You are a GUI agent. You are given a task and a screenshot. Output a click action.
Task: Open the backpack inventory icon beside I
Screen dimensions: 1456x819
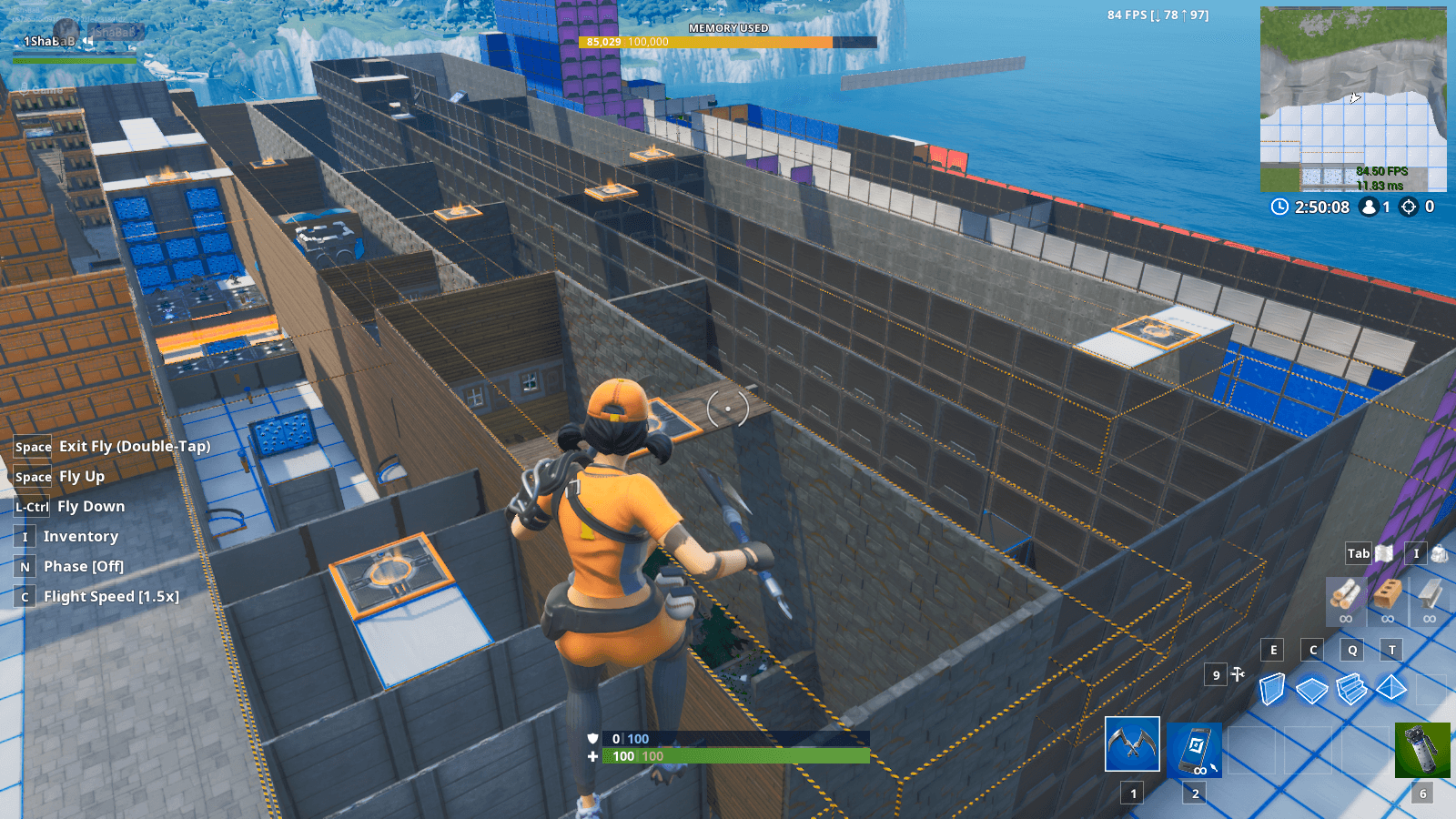1439,553
